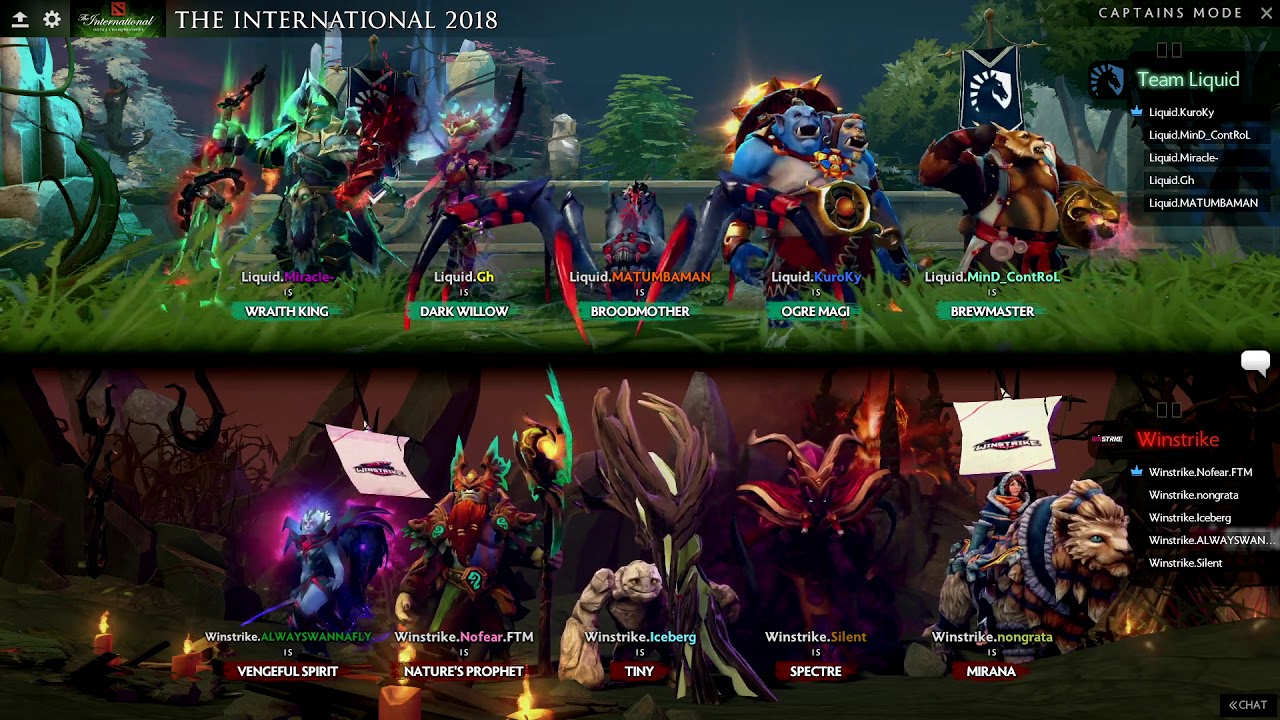Click the Team Liquid header
This screenshot has width=1280, height=720.
(1187, 80)
